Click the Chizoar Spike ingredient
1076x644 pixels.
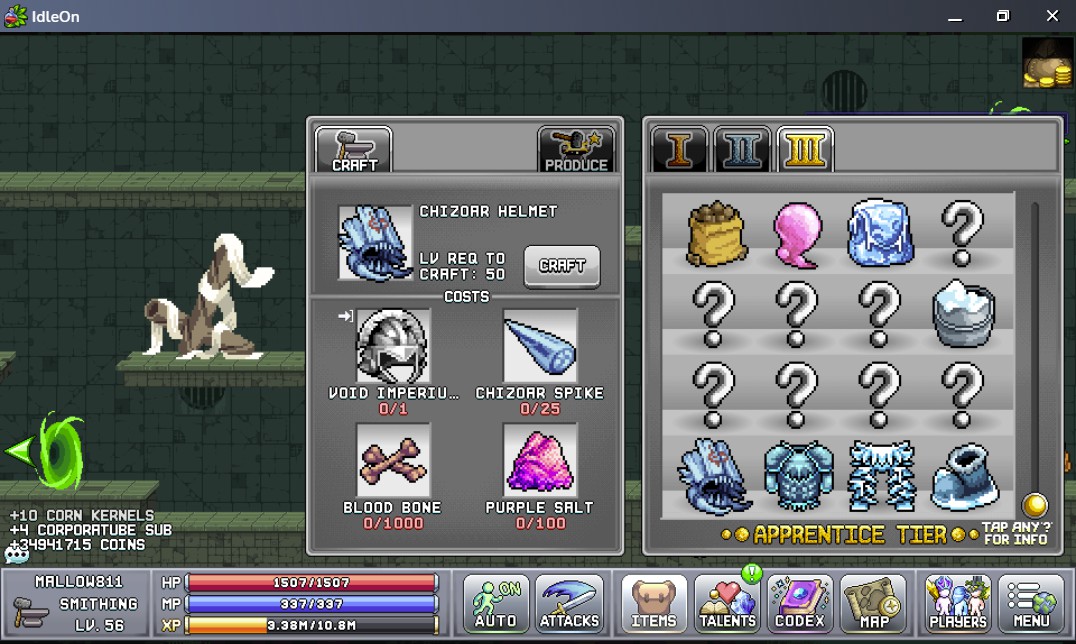(x=540, y=346)
